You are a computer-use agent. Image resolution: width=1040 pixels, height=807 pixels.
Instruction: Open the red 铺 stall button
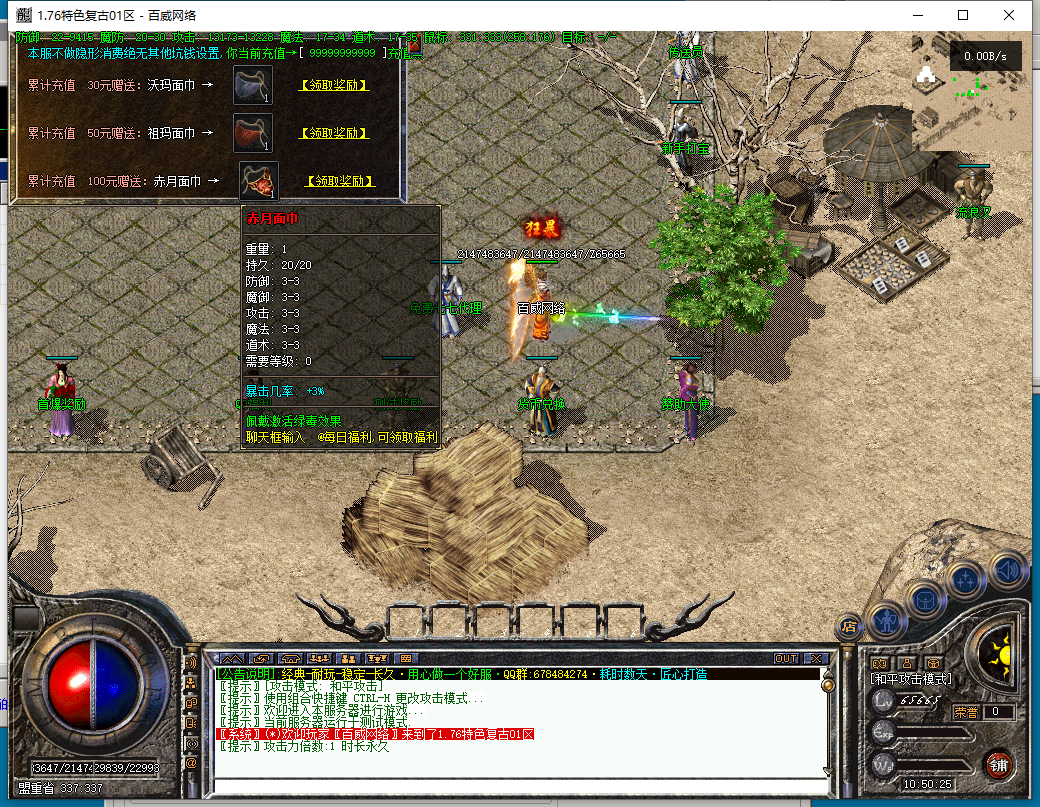(x=996, y=765)
